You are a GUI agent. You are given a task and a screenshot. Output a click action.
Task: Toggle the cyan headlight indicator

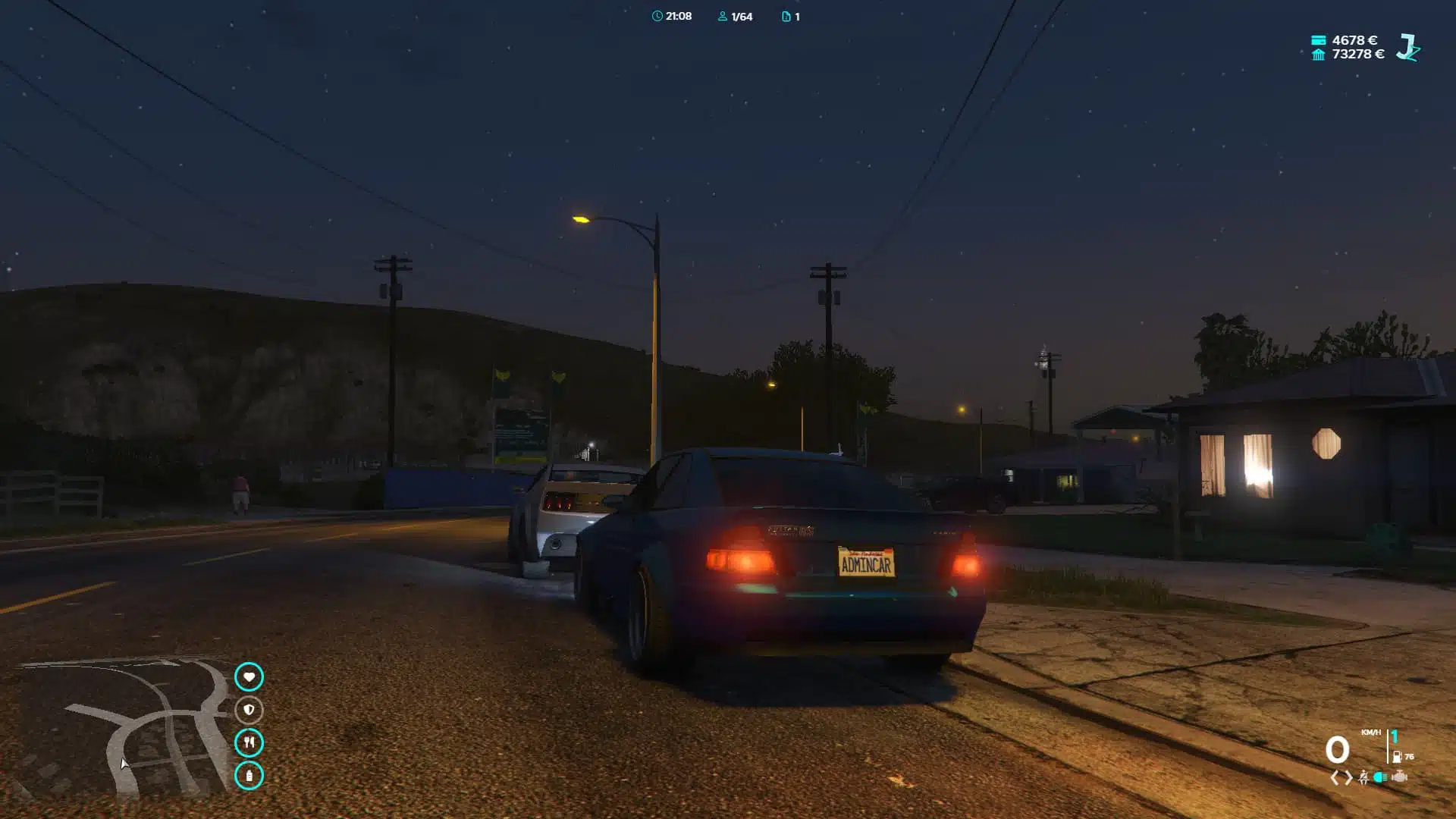pos(1381,777)
